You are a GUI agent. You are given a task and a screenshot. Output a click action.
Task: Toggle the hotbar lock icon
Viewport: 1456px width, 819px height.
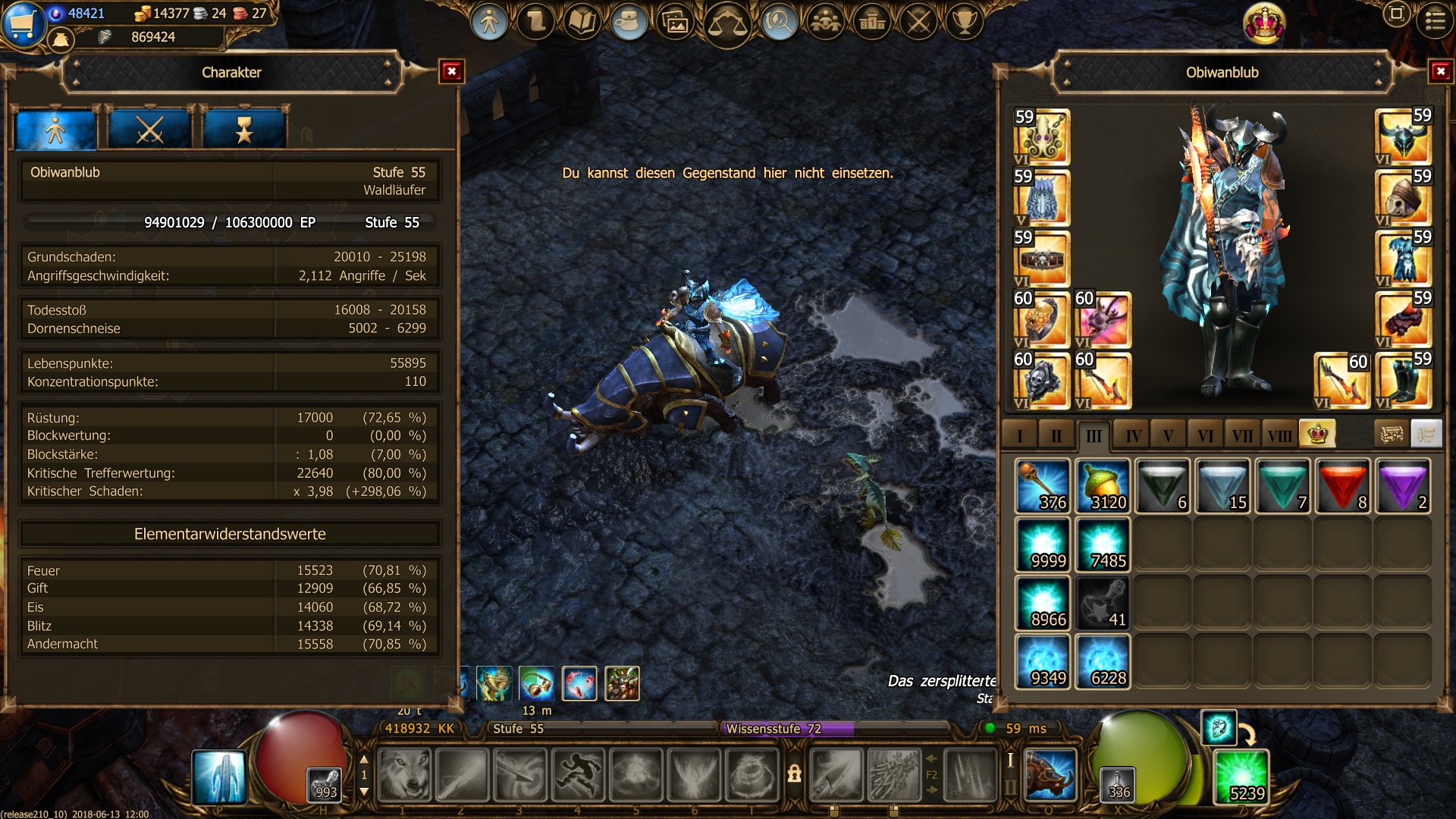point(794,774)
